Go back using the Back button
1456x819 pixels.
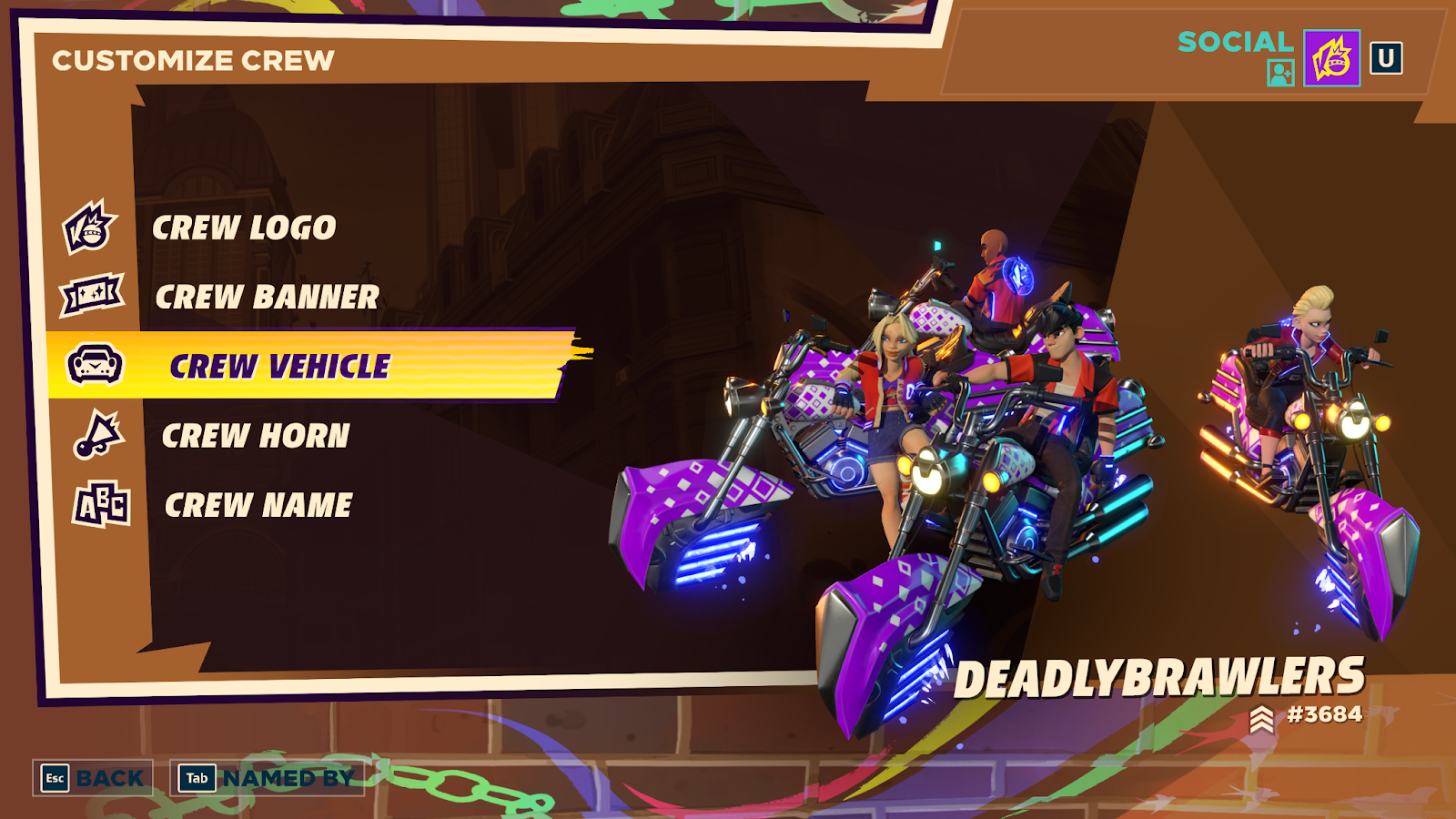pos(93,778)
